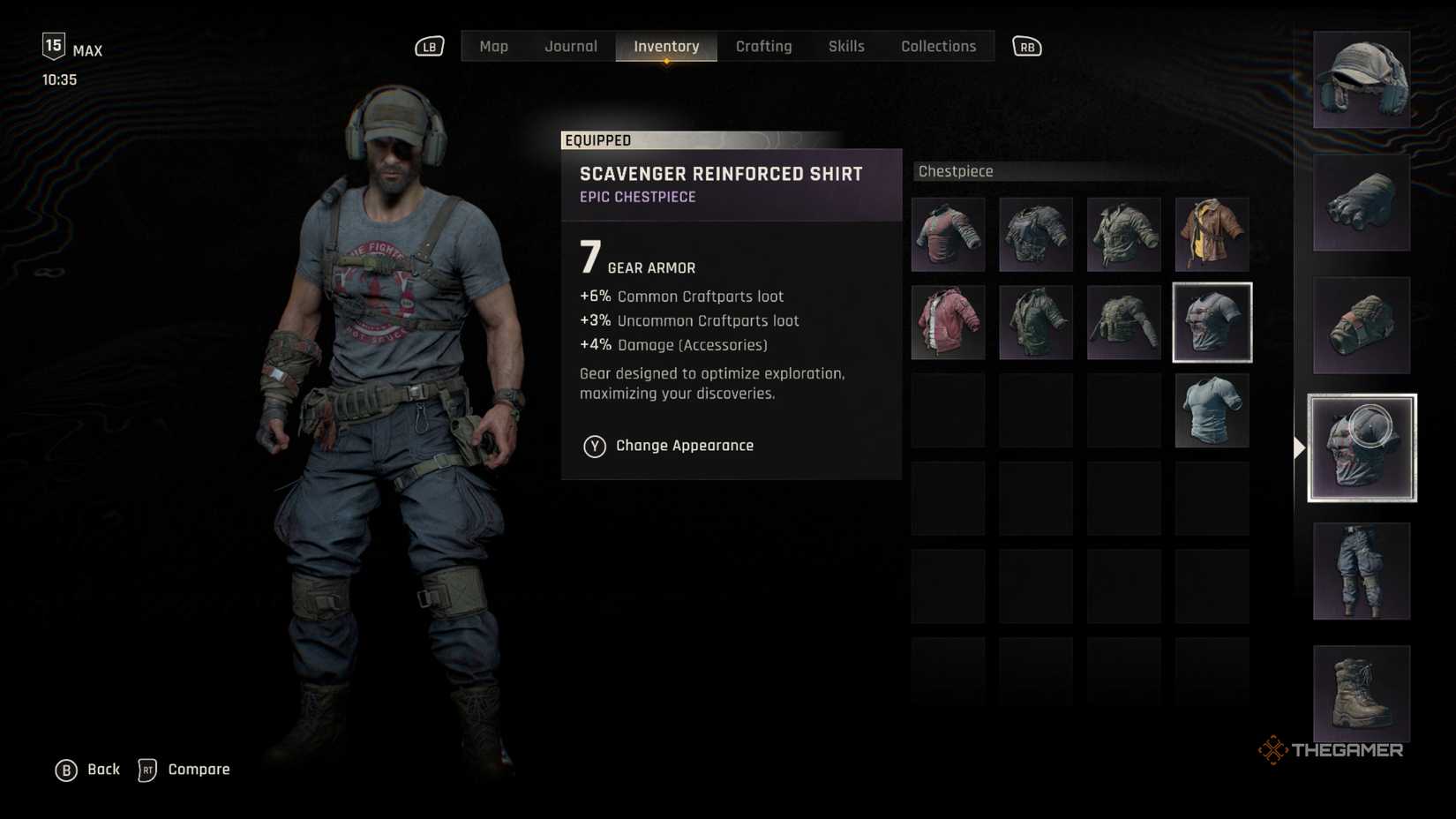Screen dimensions: 1456x819
Task: Open the currently highlighted chestpiece slot
Action: 1361,447
